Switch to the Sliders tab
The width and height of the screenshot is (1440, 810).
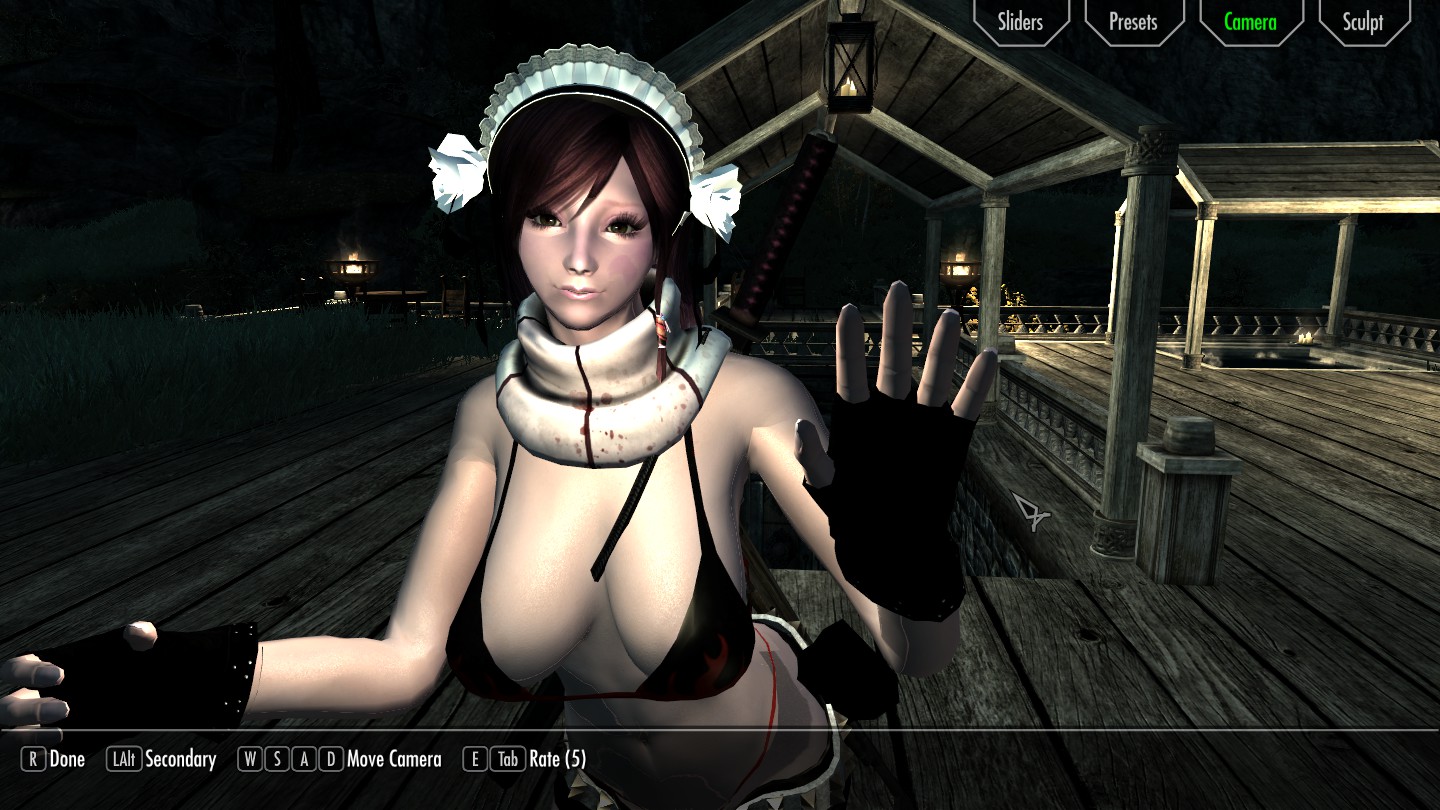1019,21
